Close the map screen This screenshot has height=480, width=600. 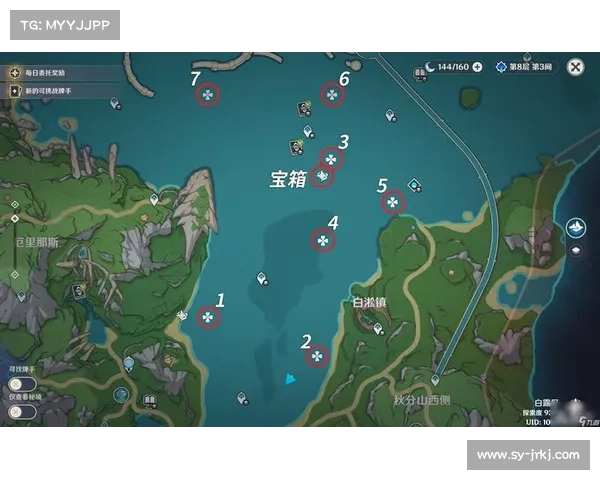tap(576, 67)
